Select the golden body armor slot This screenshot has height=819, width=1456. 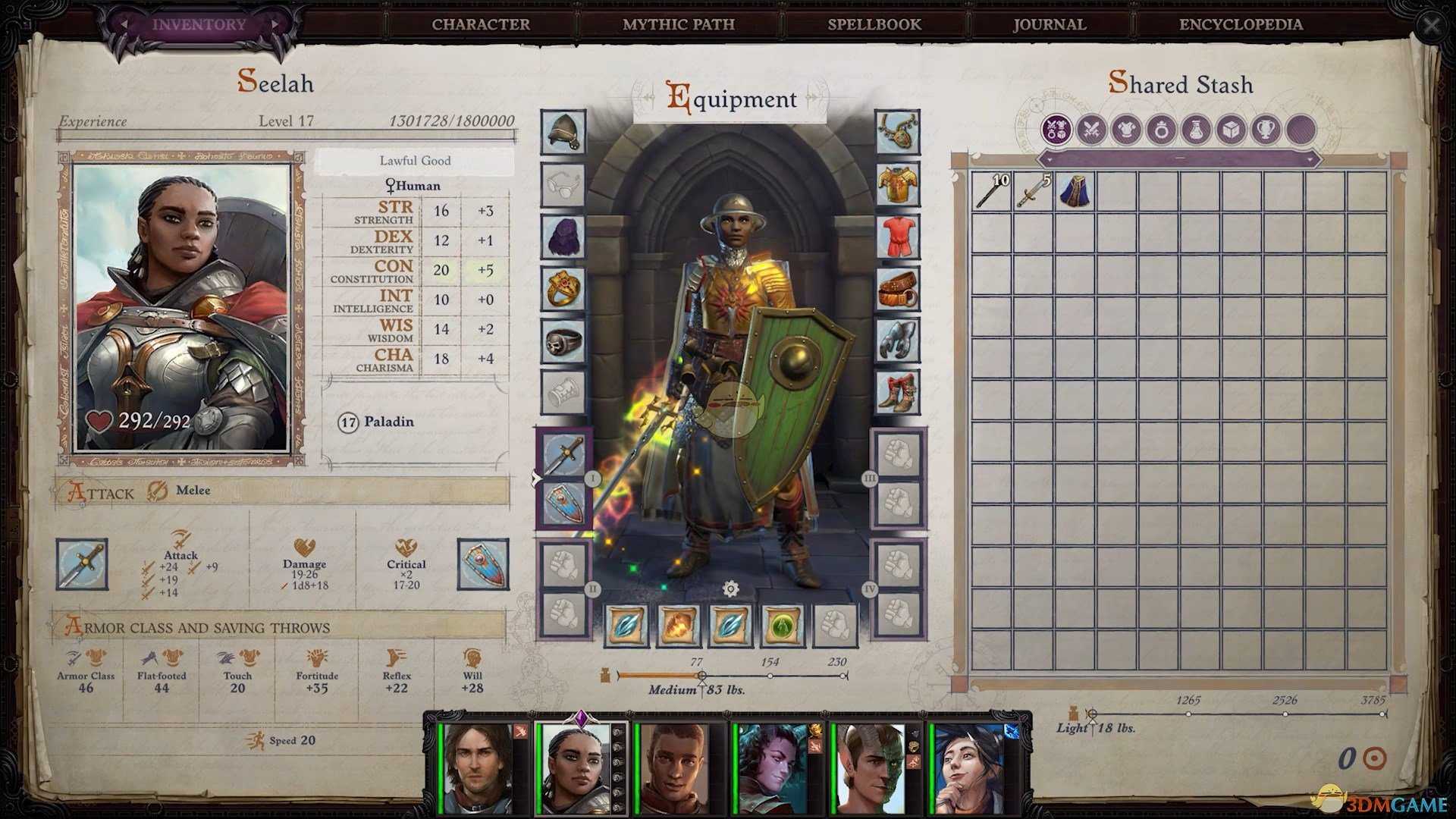(x=897, y=184)
